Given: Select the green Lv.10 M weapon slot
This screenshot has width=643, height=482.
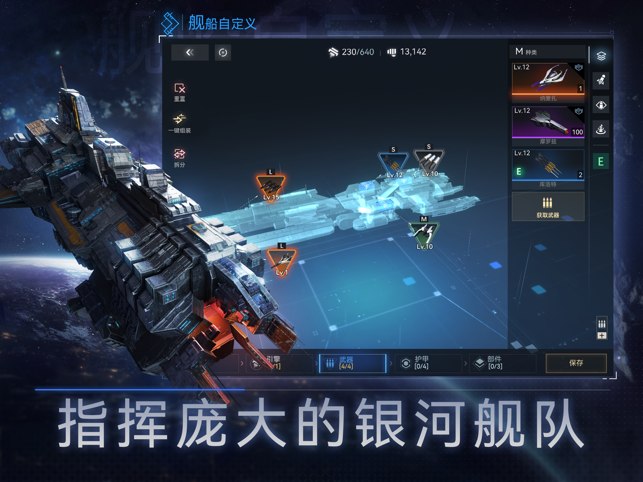Looking at the screenshot, I should tap(424, 233).
